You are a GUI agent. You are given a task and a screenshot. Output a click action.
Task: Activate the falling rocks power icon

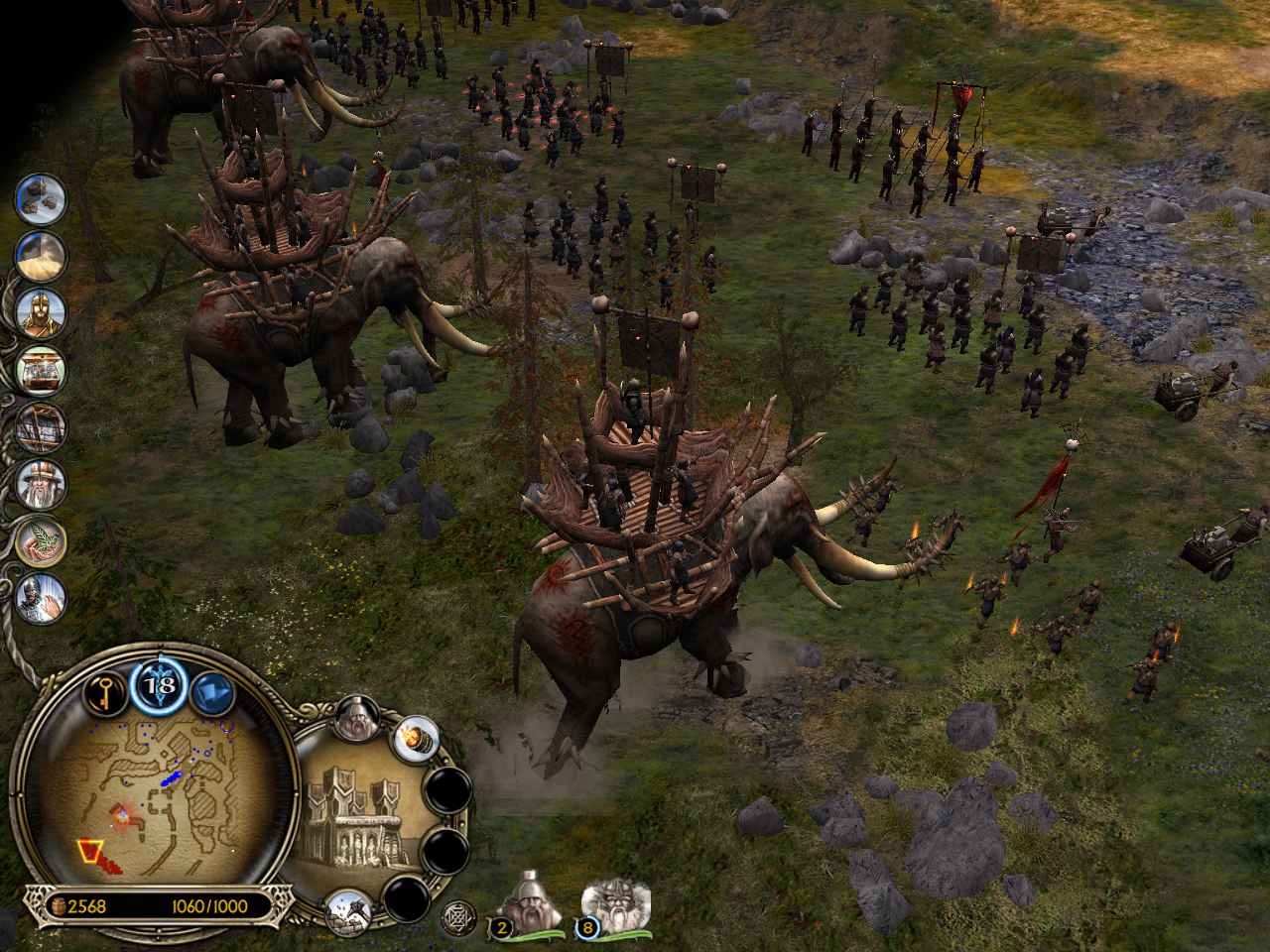pos(41,199)
